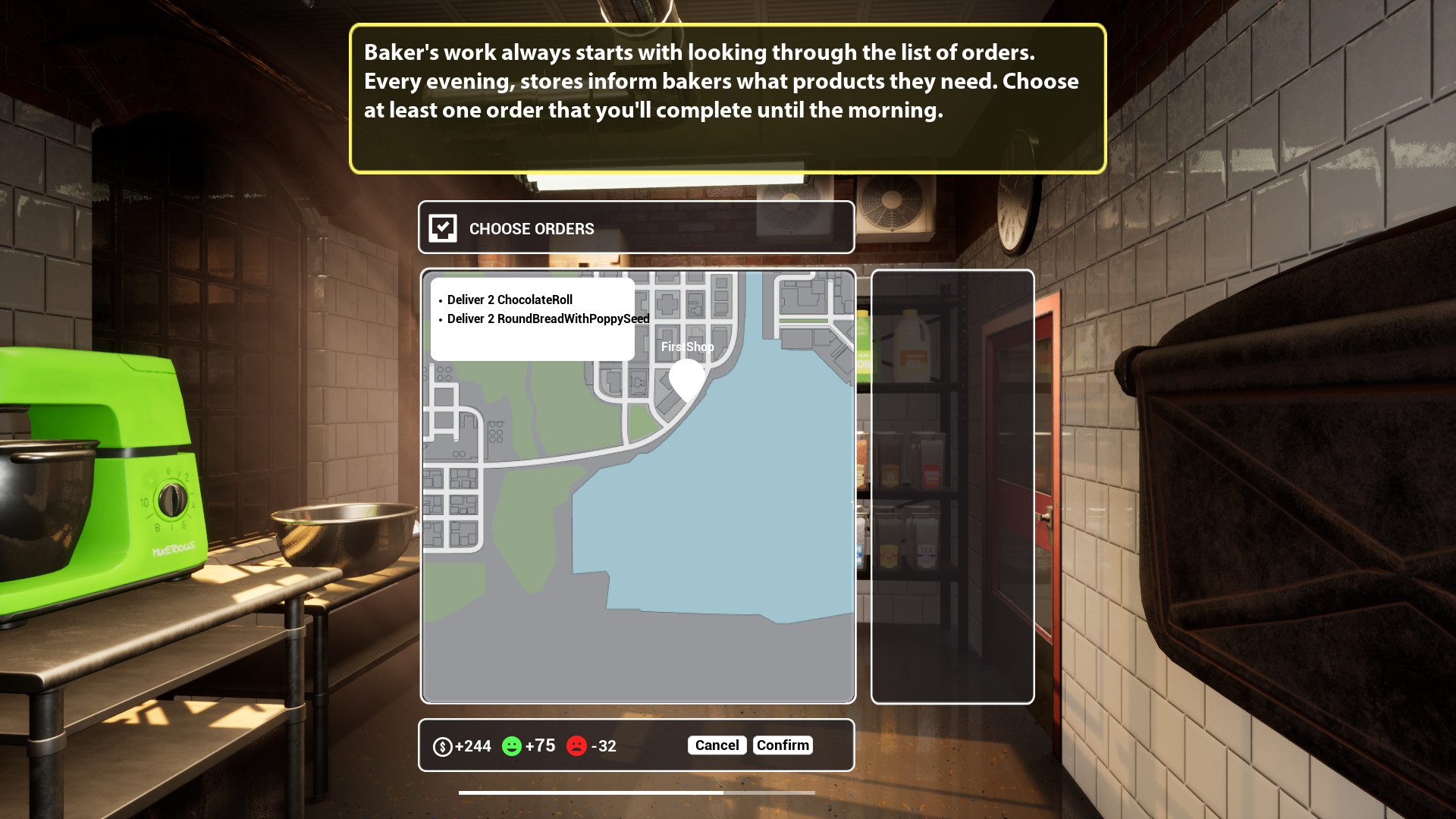Check the Deliver 2 RoundBreadWithPoppySeed order item
Image resolution: width=1456 pixels, height=819 pixels.
[548, 319]
